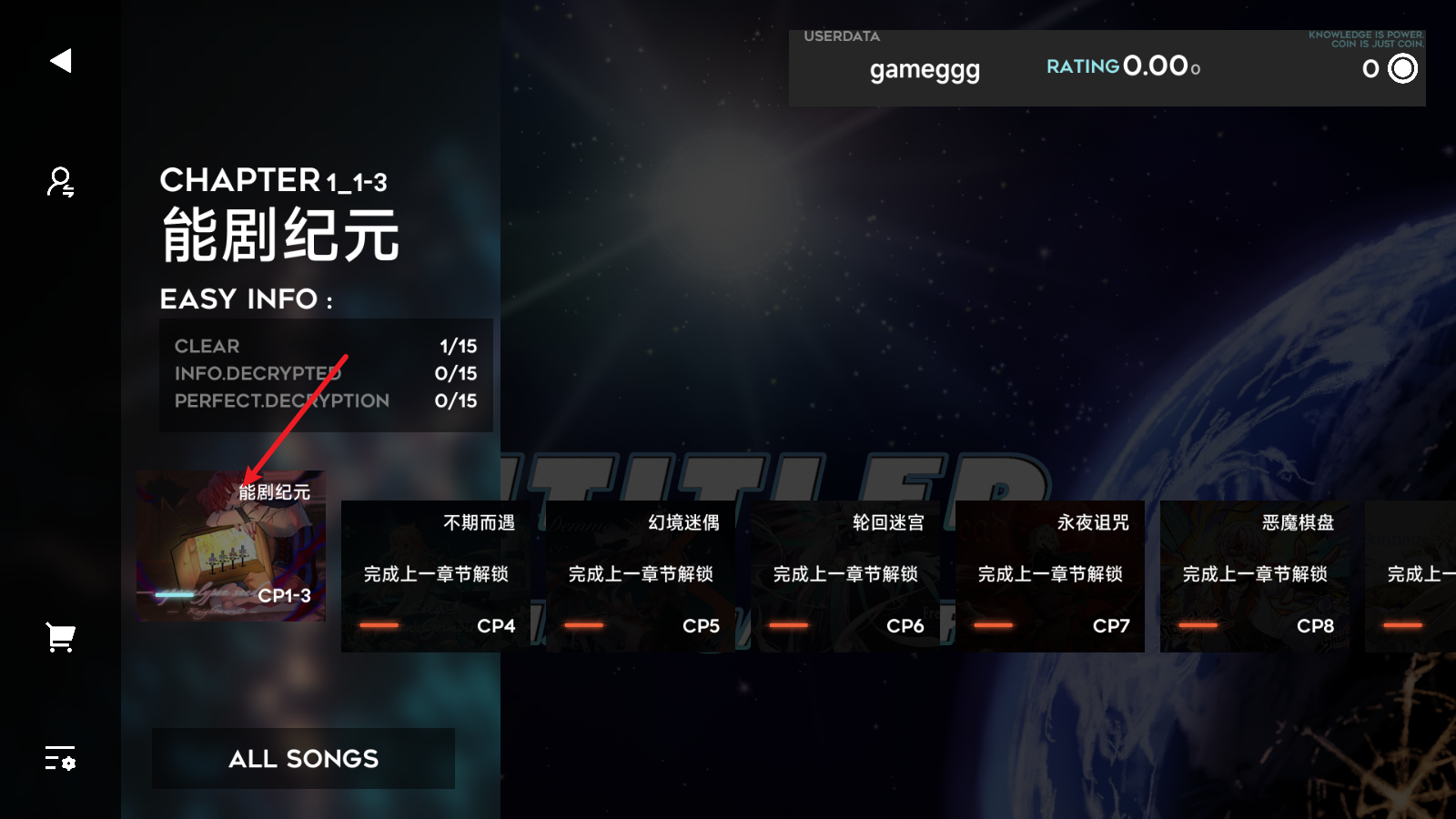Screen dimensions: 1456x819
Task: Select the CP8 恶魔棋盘 chapter card
Action: [x=1256, y=575]
